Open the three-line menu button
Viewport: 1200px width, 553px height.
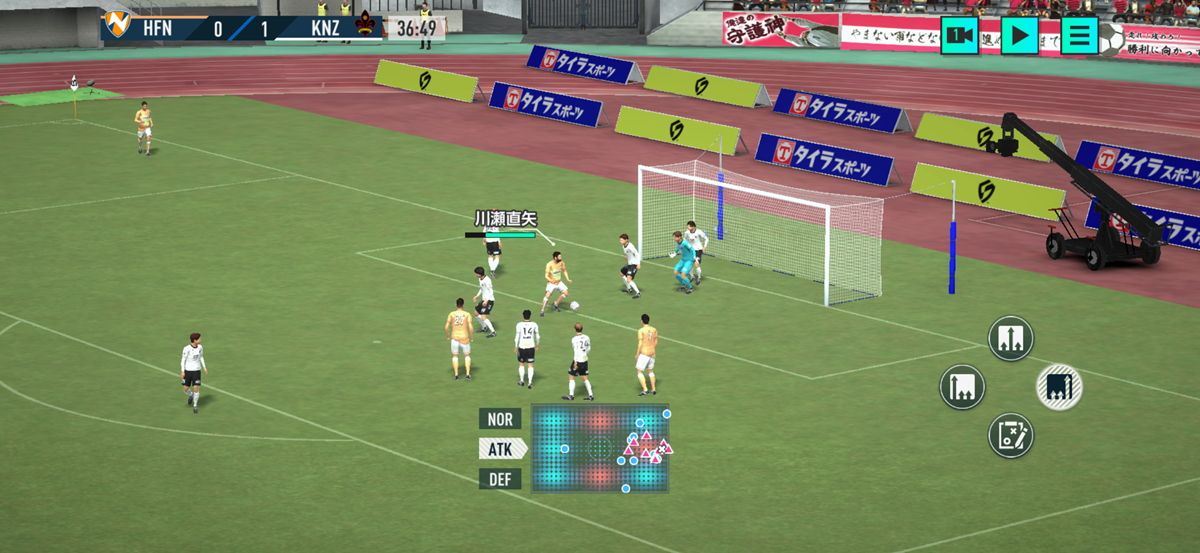click(1079, 35)
